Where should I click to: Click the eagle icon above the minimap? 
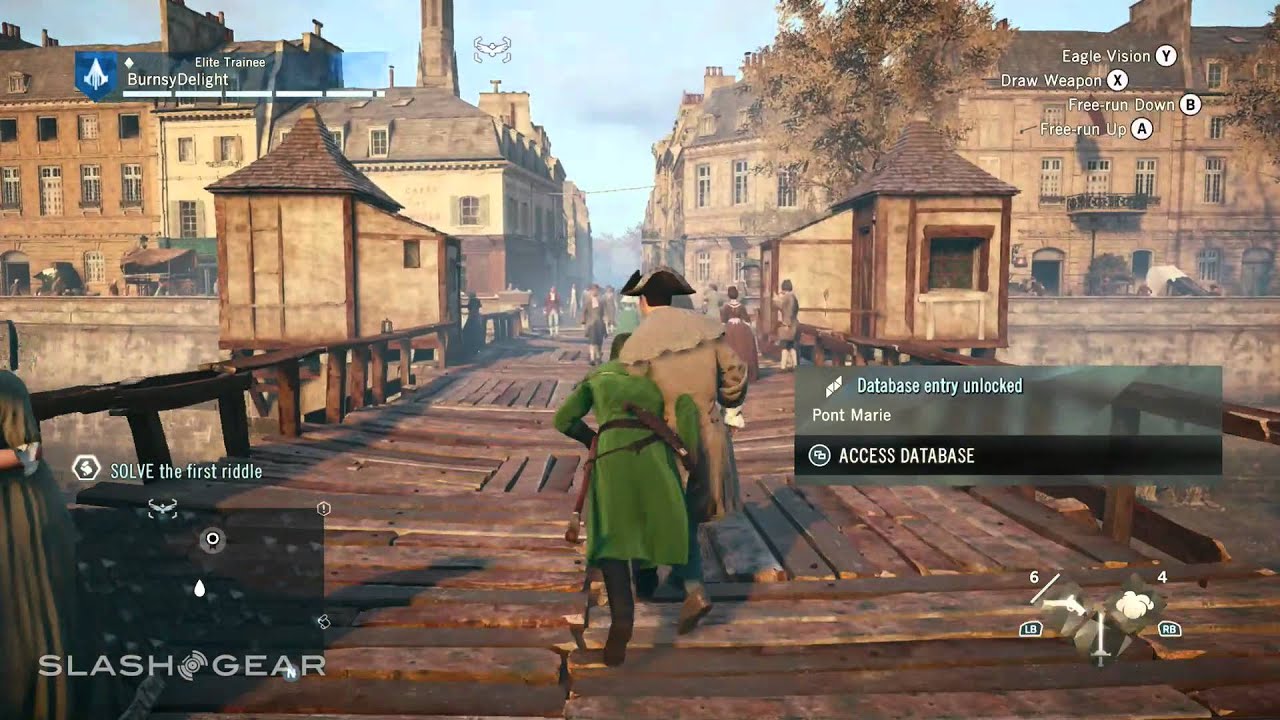point(161,509)
